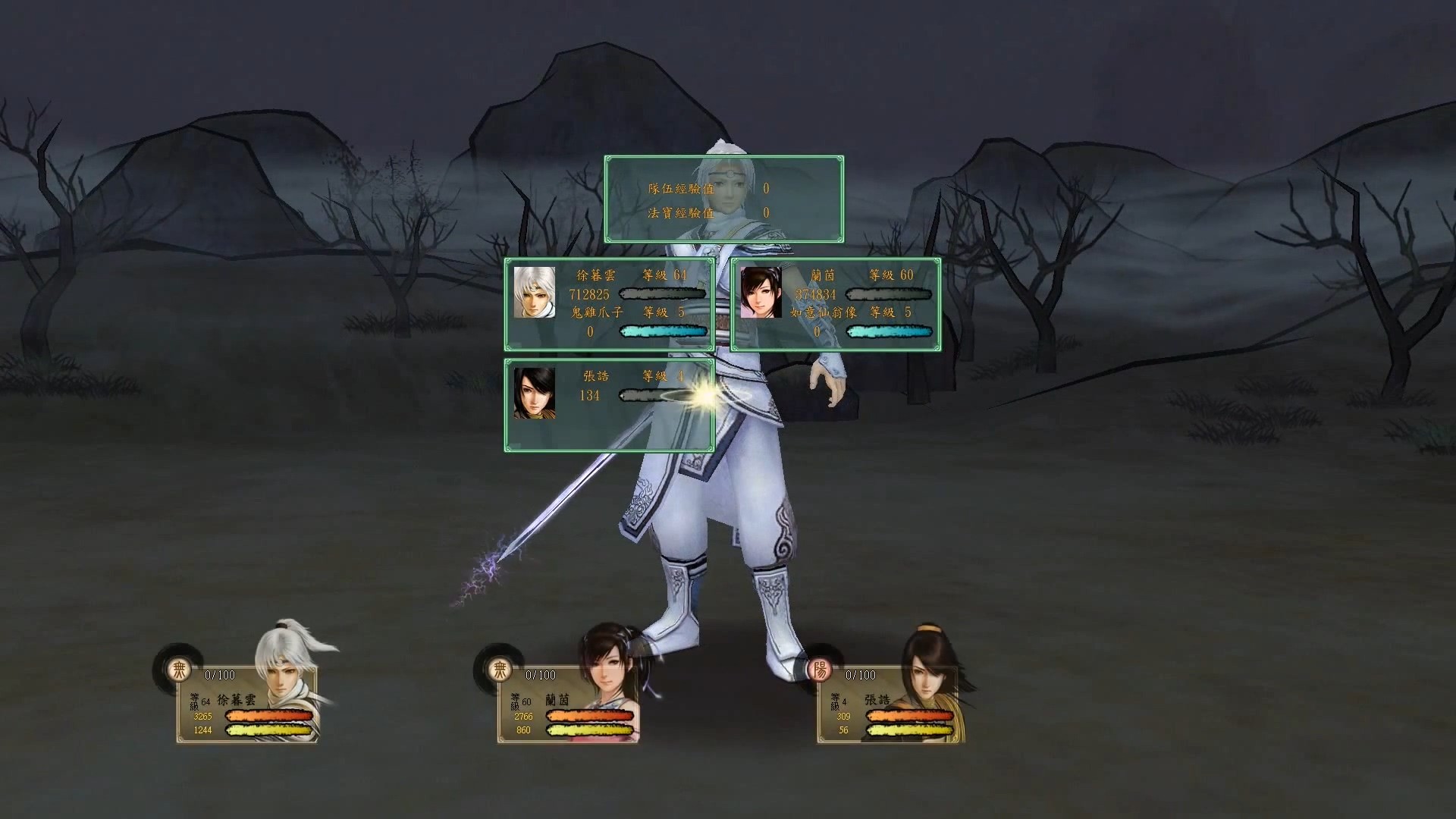This screenshot has width=1456, height=819.
Task: Click 張誥's experience value 134
Action: (588, 396)
